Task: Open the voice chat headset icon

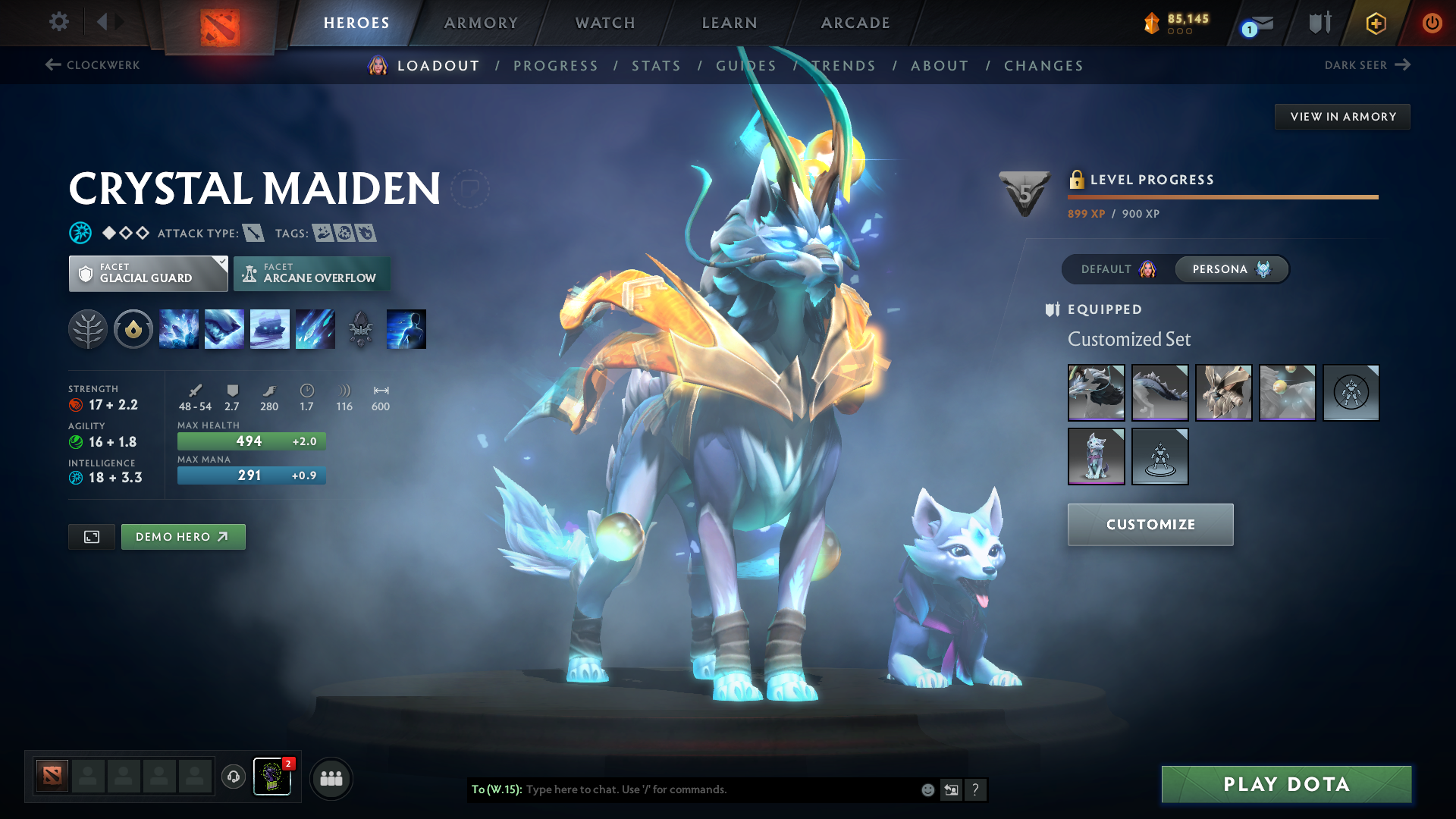Action: (x=233, y=777)
